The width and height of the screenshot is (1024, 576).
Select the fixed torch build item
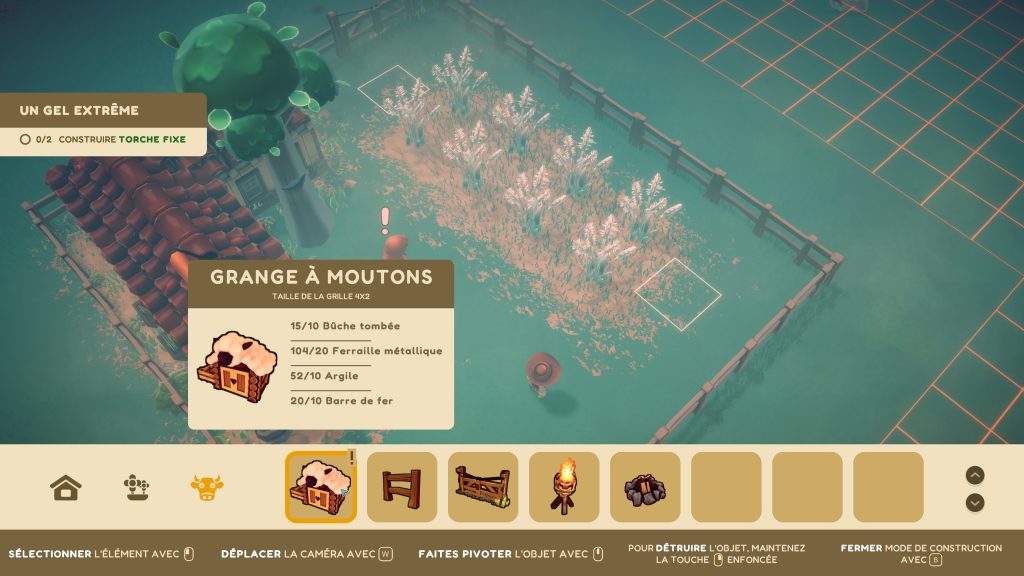564,487
